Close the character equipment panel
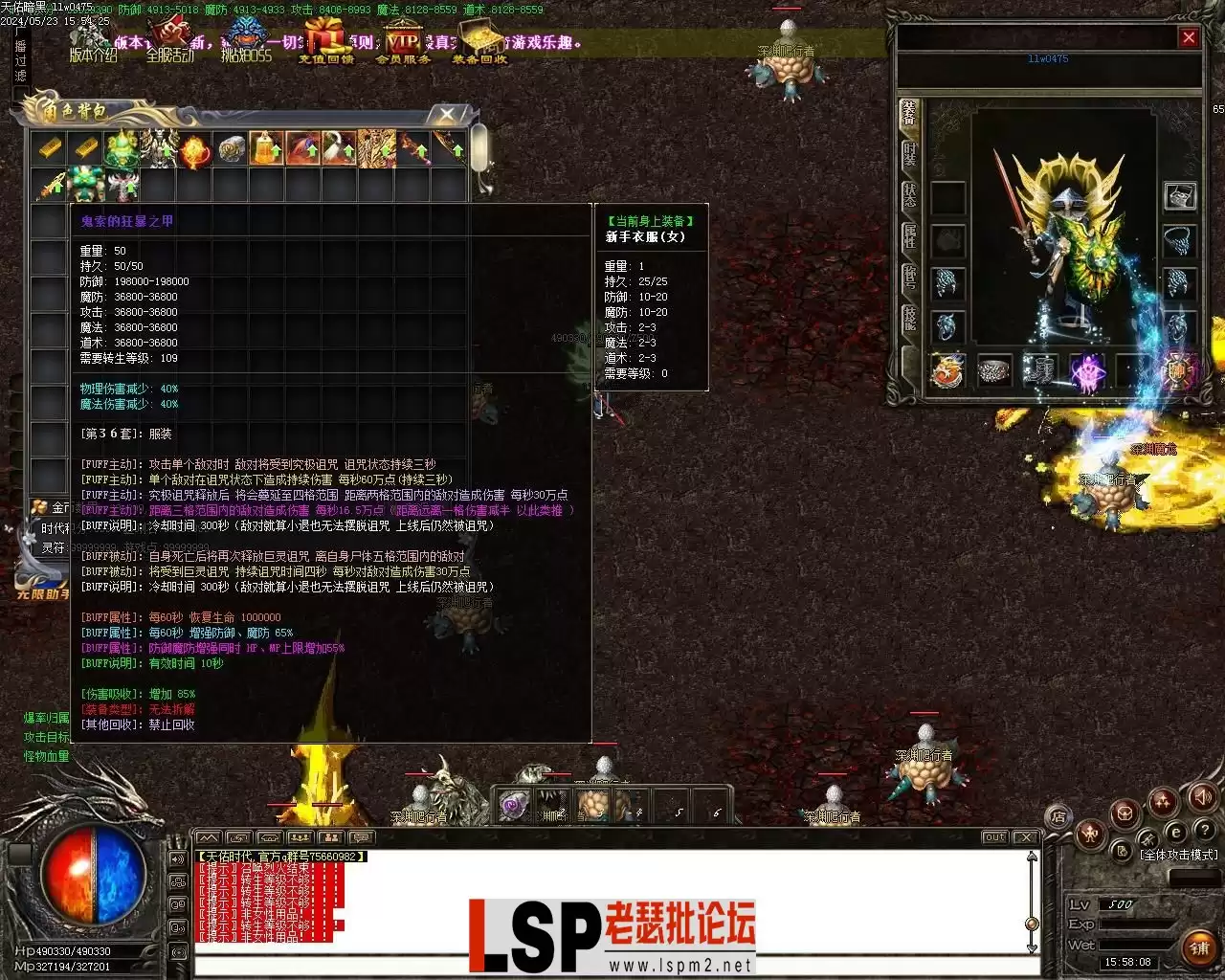Screen dimensions: 1225x980 click(x=1189, y=37)
